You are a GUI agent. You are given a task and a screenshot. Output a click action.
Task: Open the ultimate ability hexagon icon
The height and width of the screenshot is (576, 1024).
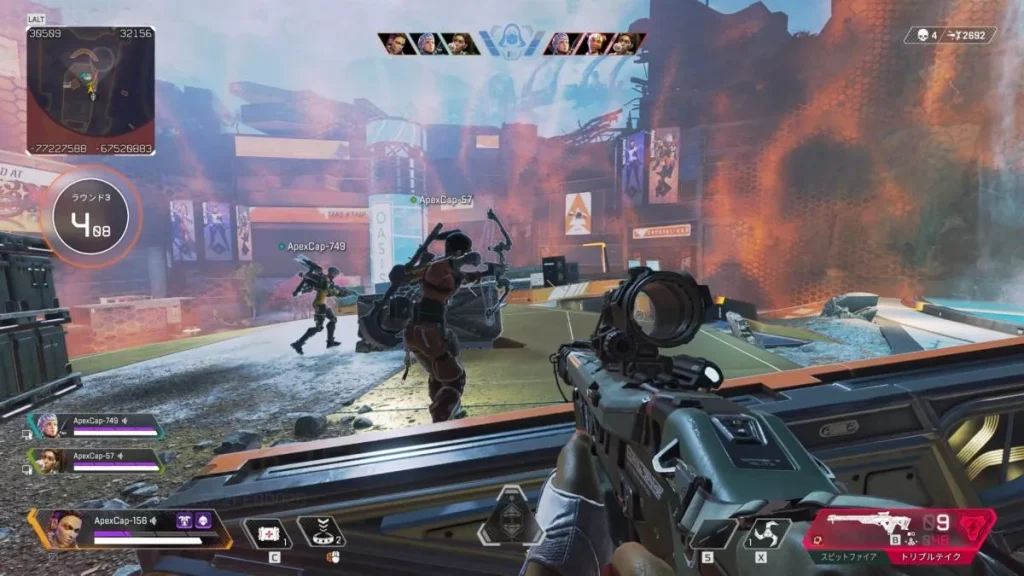512,513
